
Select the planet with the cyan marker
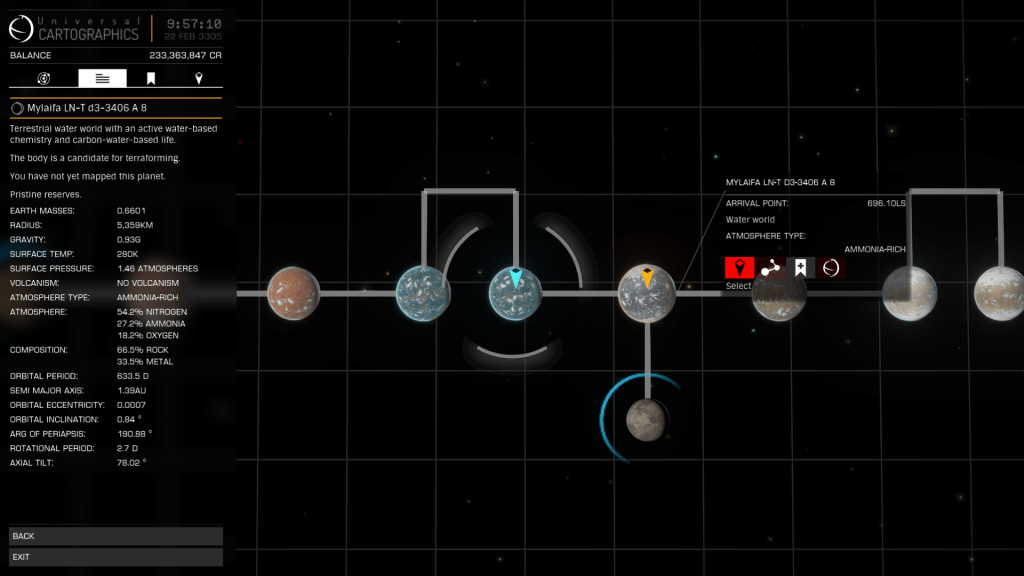click(515, 294)
